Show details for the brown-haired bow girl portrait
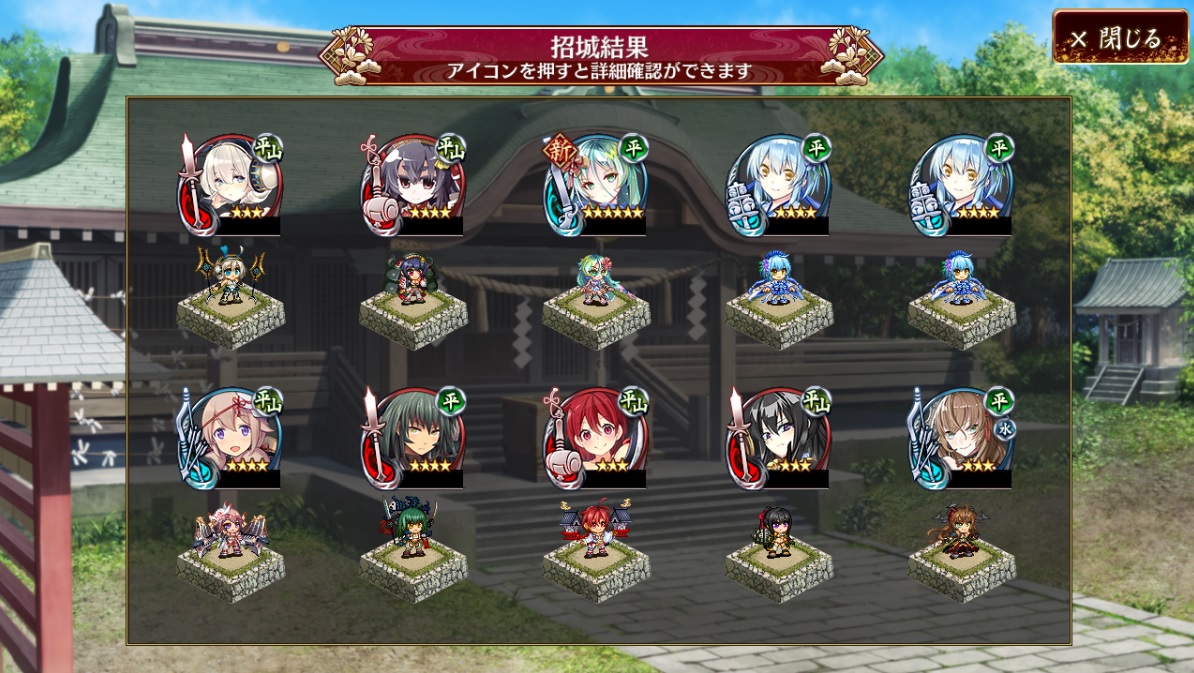The height and width of the screenshot is (673, 1194). coord(962,438)
